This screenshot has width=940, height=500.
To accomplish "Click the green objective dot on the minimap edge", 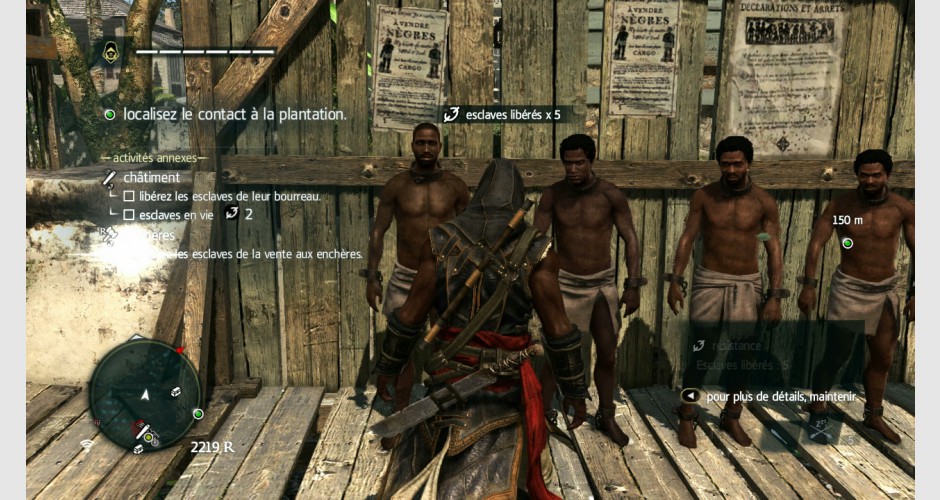I will pos(198,413).
